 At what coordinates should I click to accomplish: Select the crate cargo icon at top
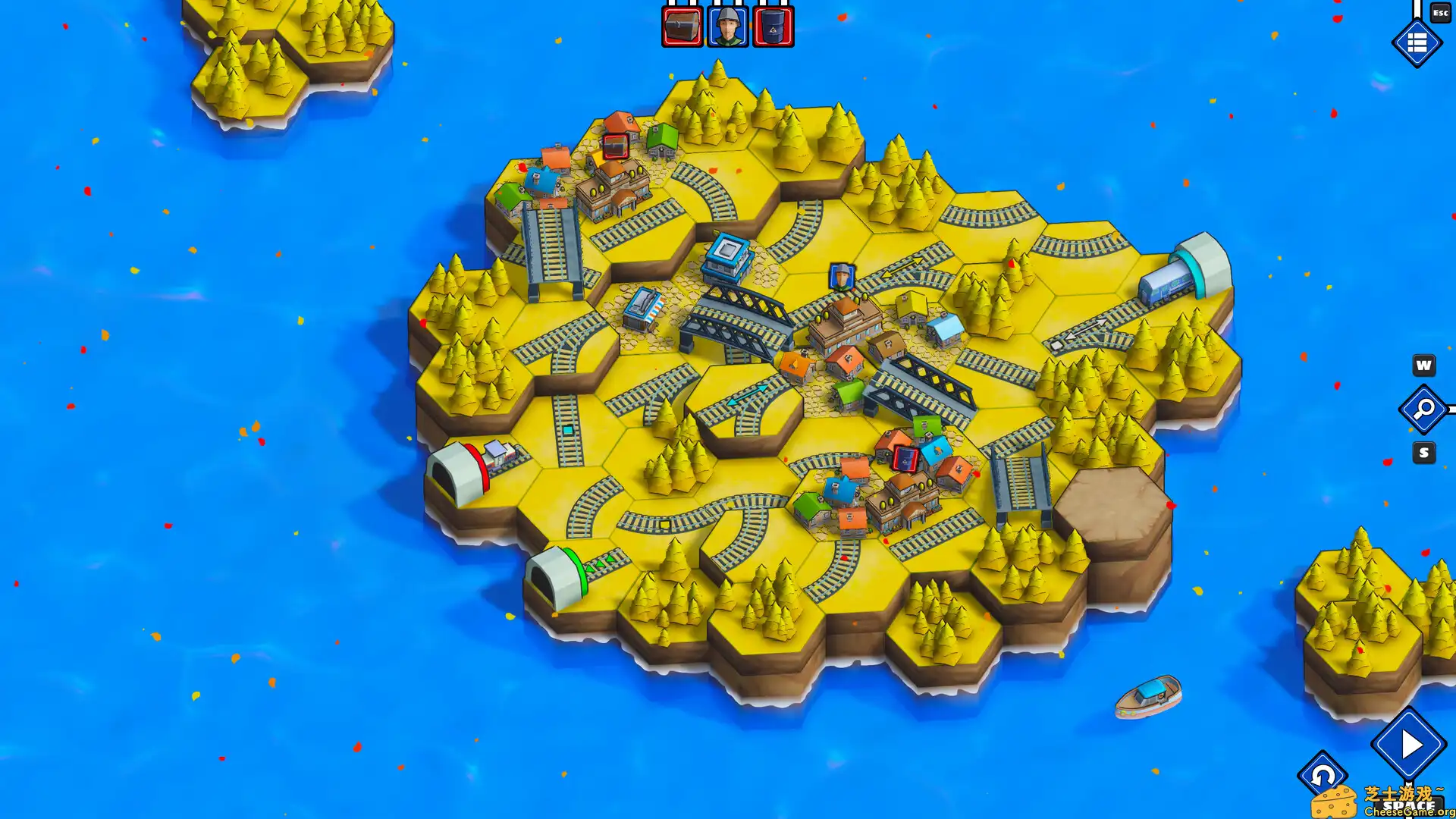click(682, 25)
